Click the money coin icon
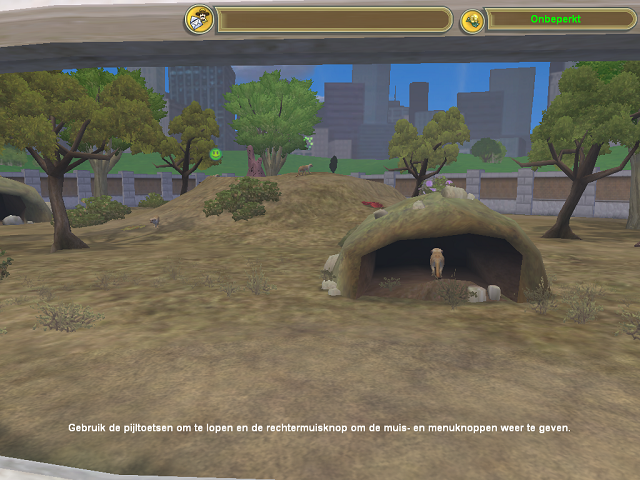 click(x=472, y=20)
